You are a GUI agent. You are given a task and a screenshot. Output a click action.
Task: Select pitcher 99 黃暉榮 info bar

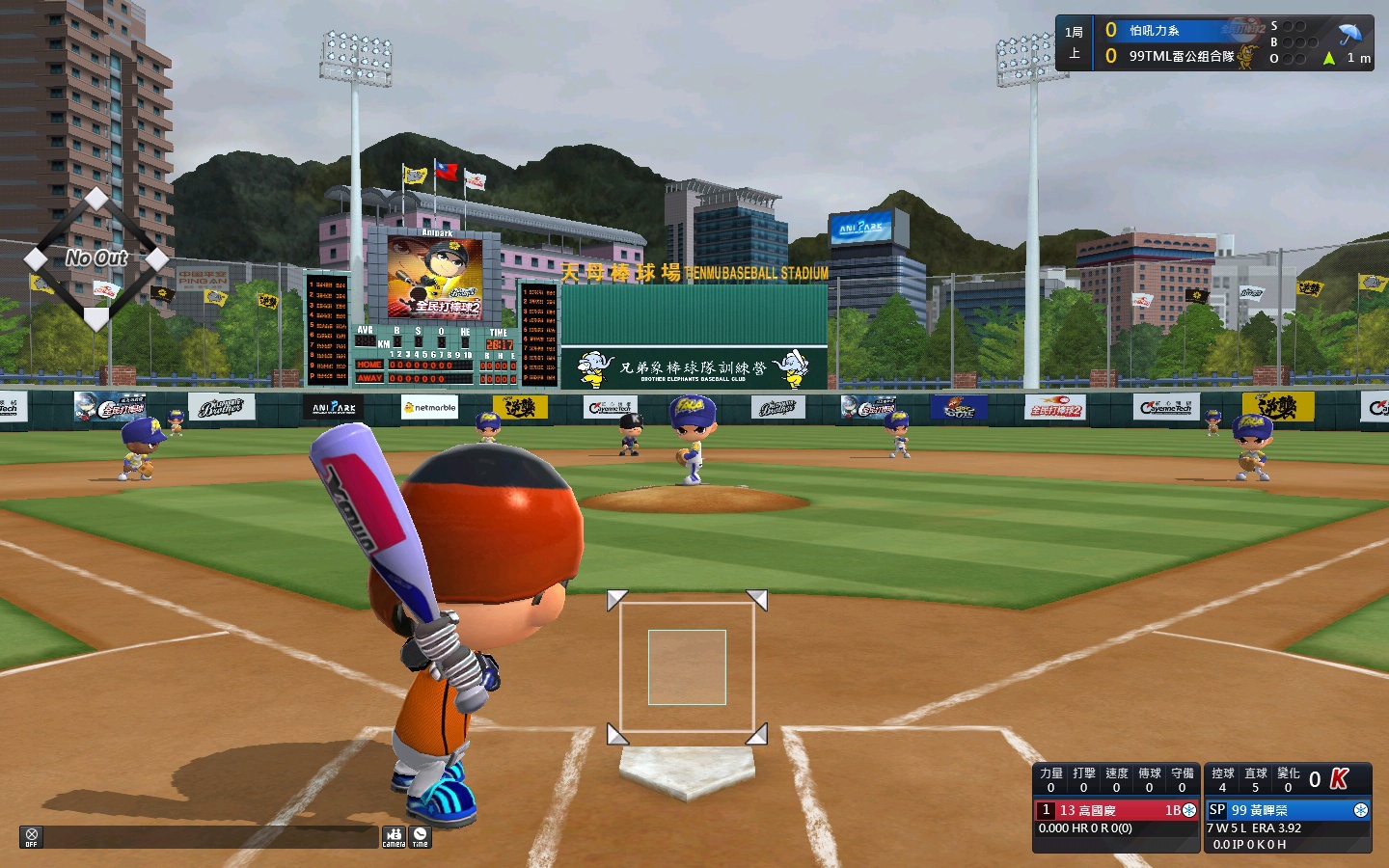(1288, 810)
